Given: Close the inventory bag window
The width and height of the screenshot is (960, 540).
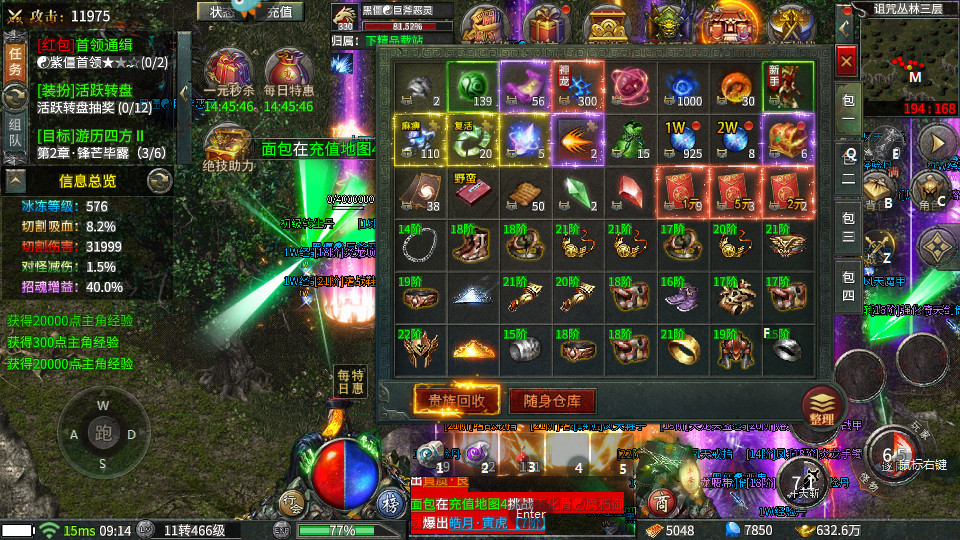Looking at the screenshot, I should 846,63.
